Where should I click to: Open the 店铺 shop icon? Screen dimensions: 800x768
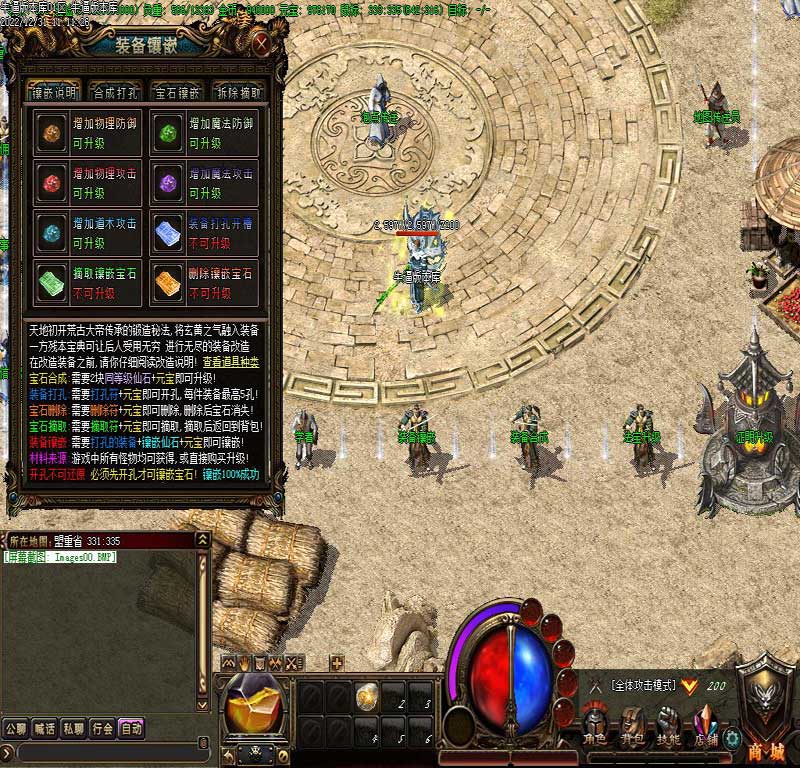point(706,723)
